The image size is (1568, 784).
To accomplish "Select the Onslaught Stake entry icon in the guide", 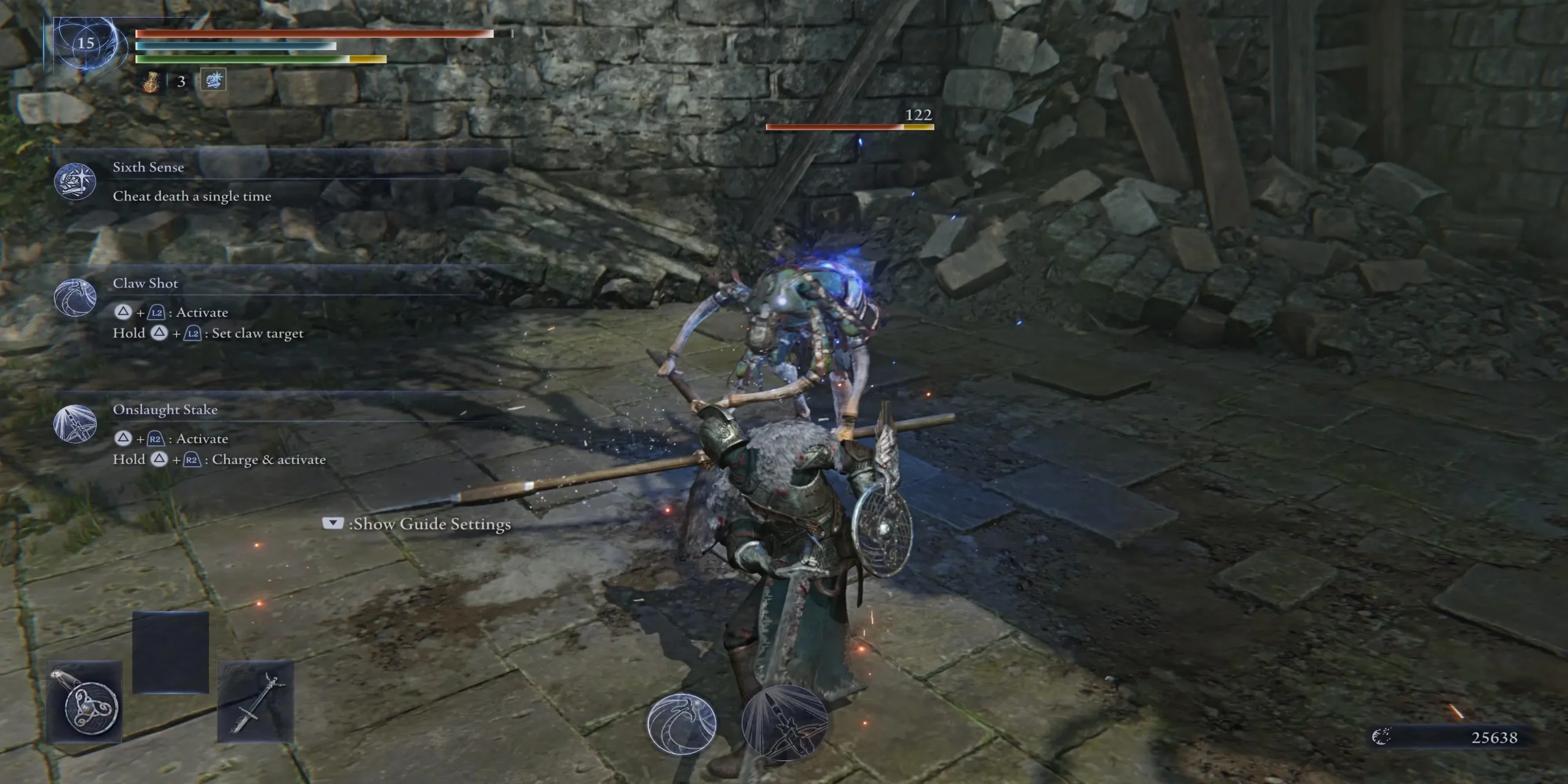I will 75,424.
